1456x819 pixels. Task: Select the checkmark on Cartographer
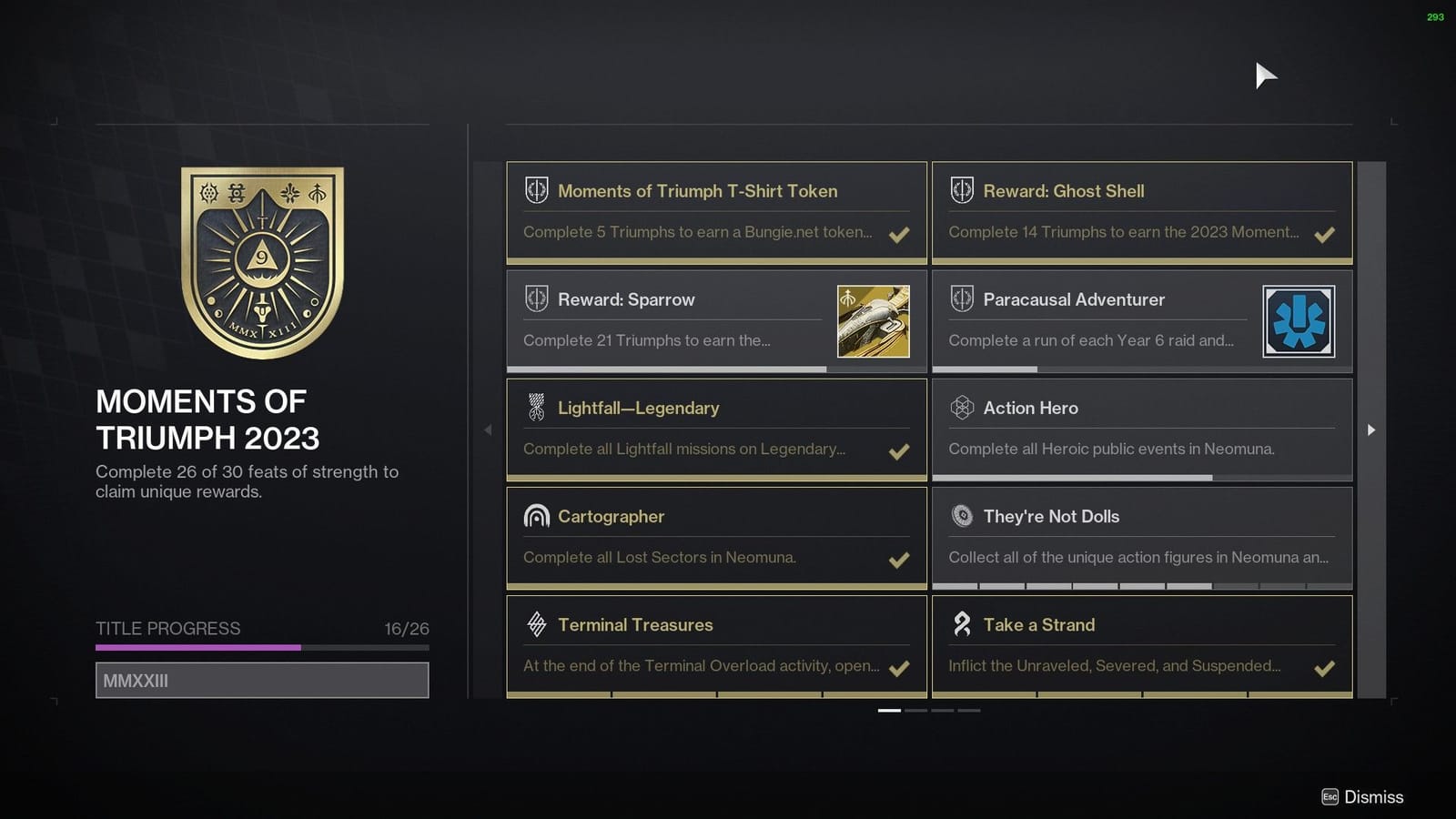899,560
